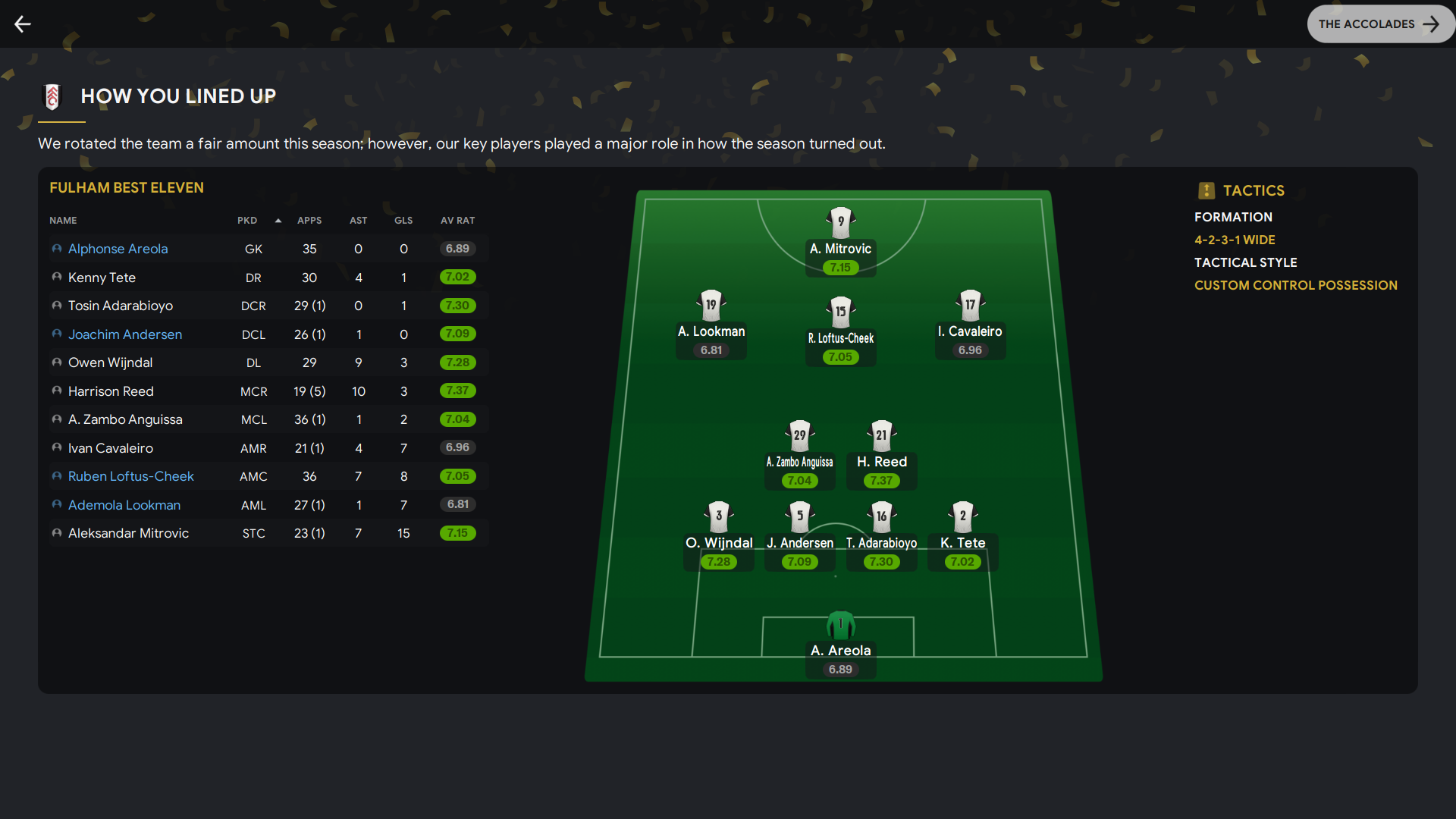Viewport: 1456px width, 819px height.
Task: Sort list by AV RAT header
Action: click(457, 221)
